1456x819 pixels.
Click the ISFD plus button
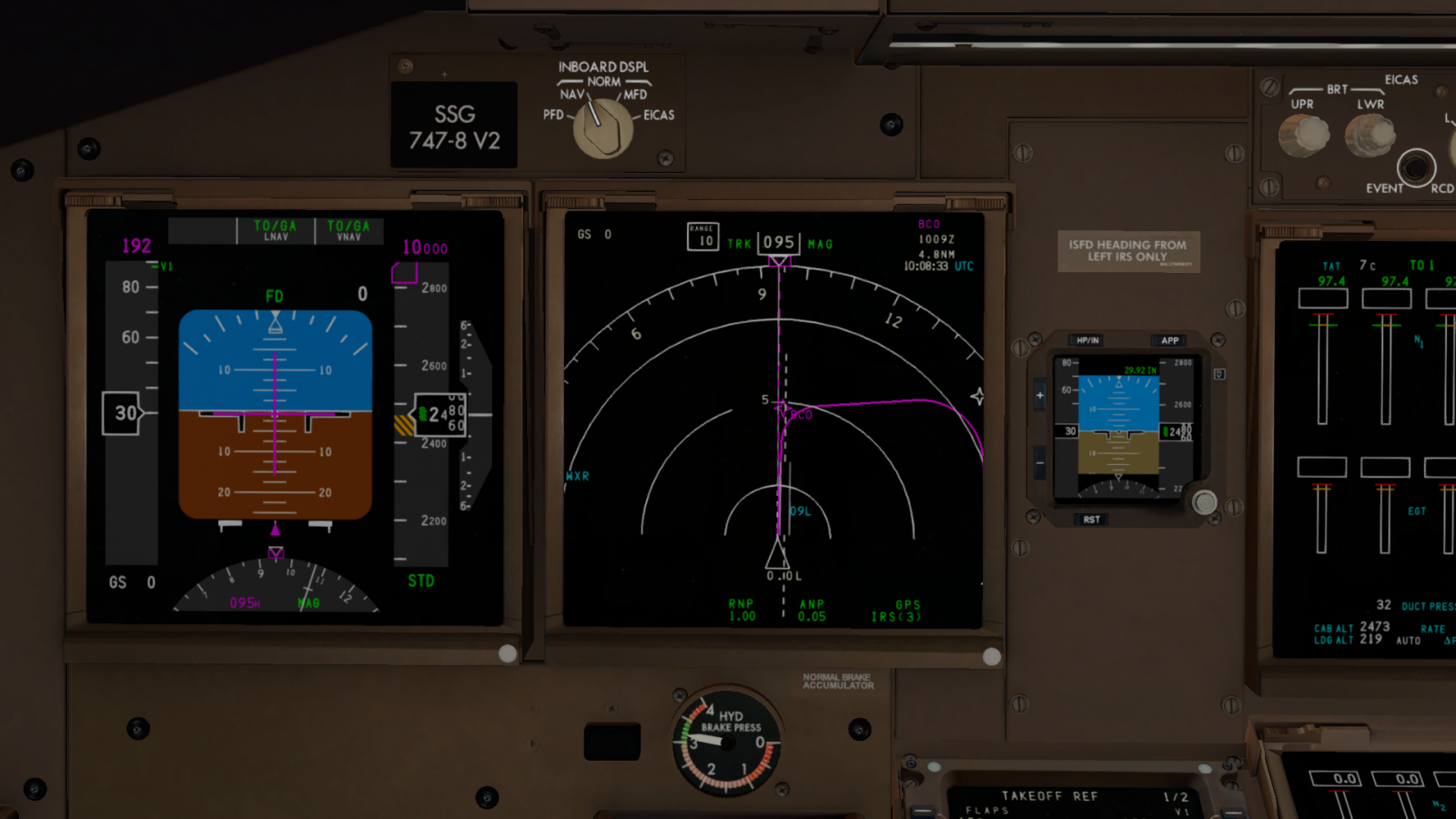tap(1039, 395)
